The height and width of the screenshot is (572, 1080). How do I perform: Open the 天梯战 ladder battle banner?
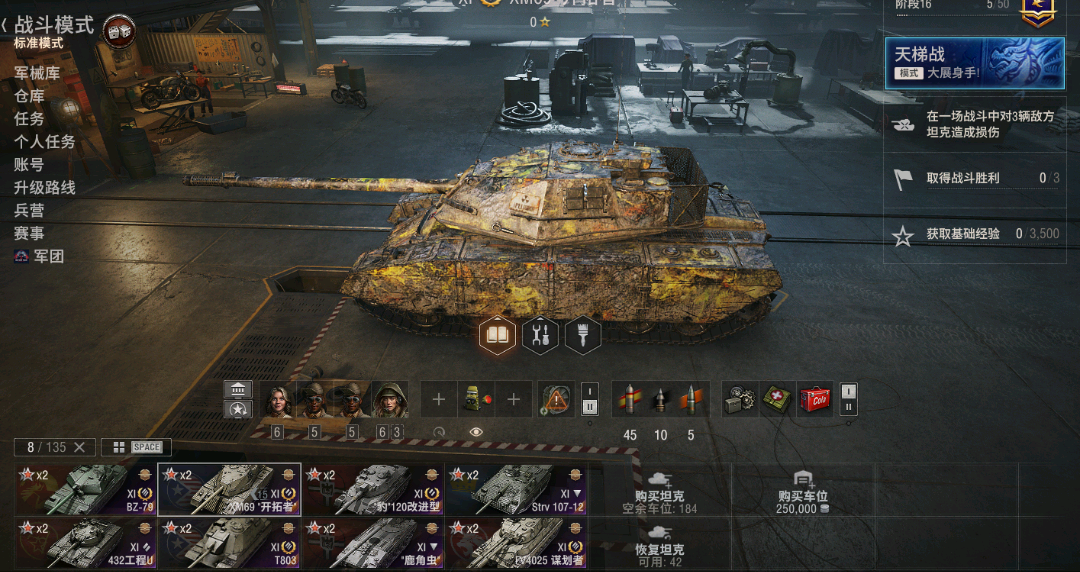point(974,63)
